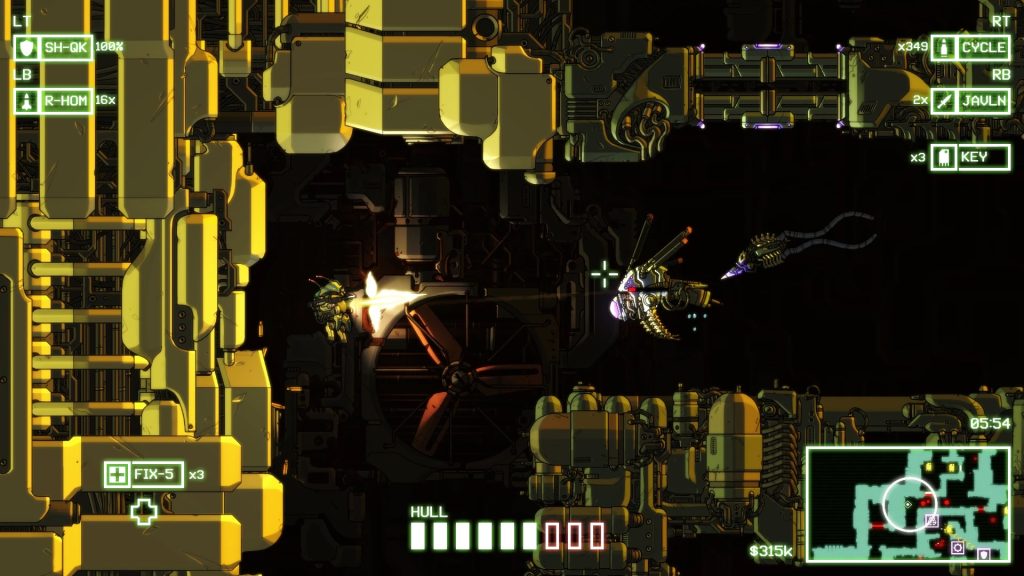This screenshot has height=576, width=1024.
Task: Use the FIX-5 repair kit
Action: [x=144, y=474]
